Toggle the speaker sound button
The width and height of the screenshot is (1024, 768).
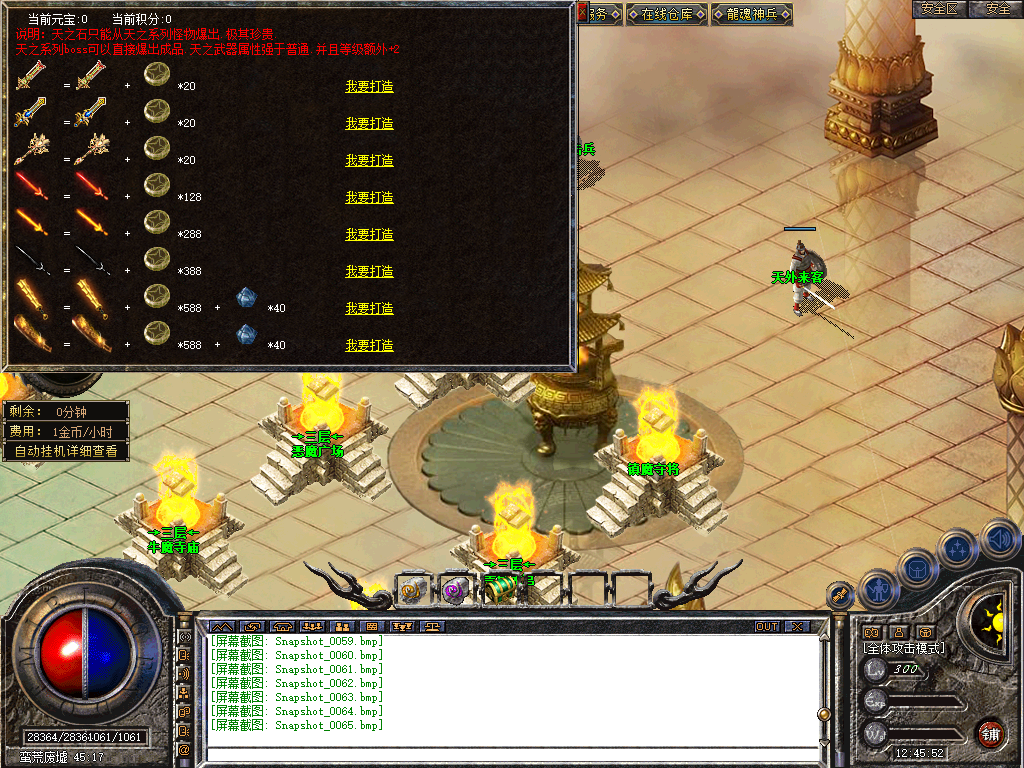(x=999, y=539)
